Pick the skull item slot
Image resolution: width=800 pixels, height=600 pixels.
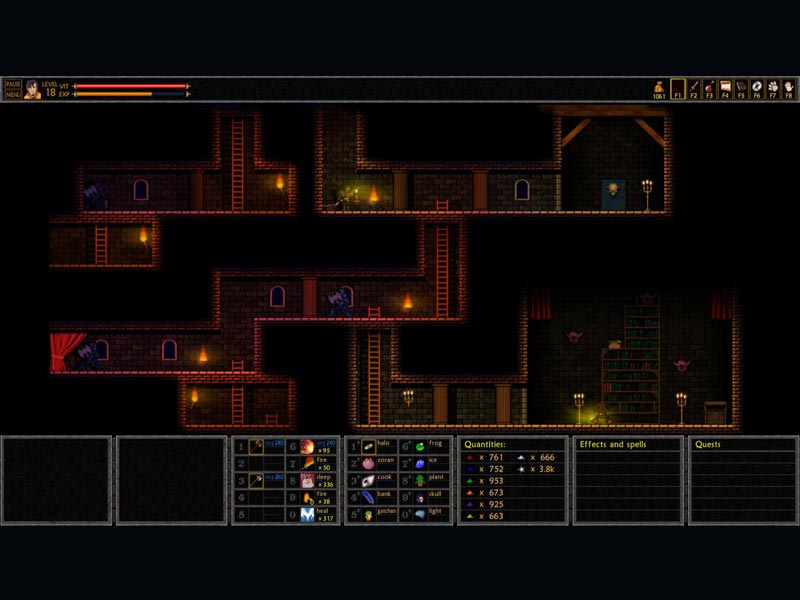coord(421,497)
